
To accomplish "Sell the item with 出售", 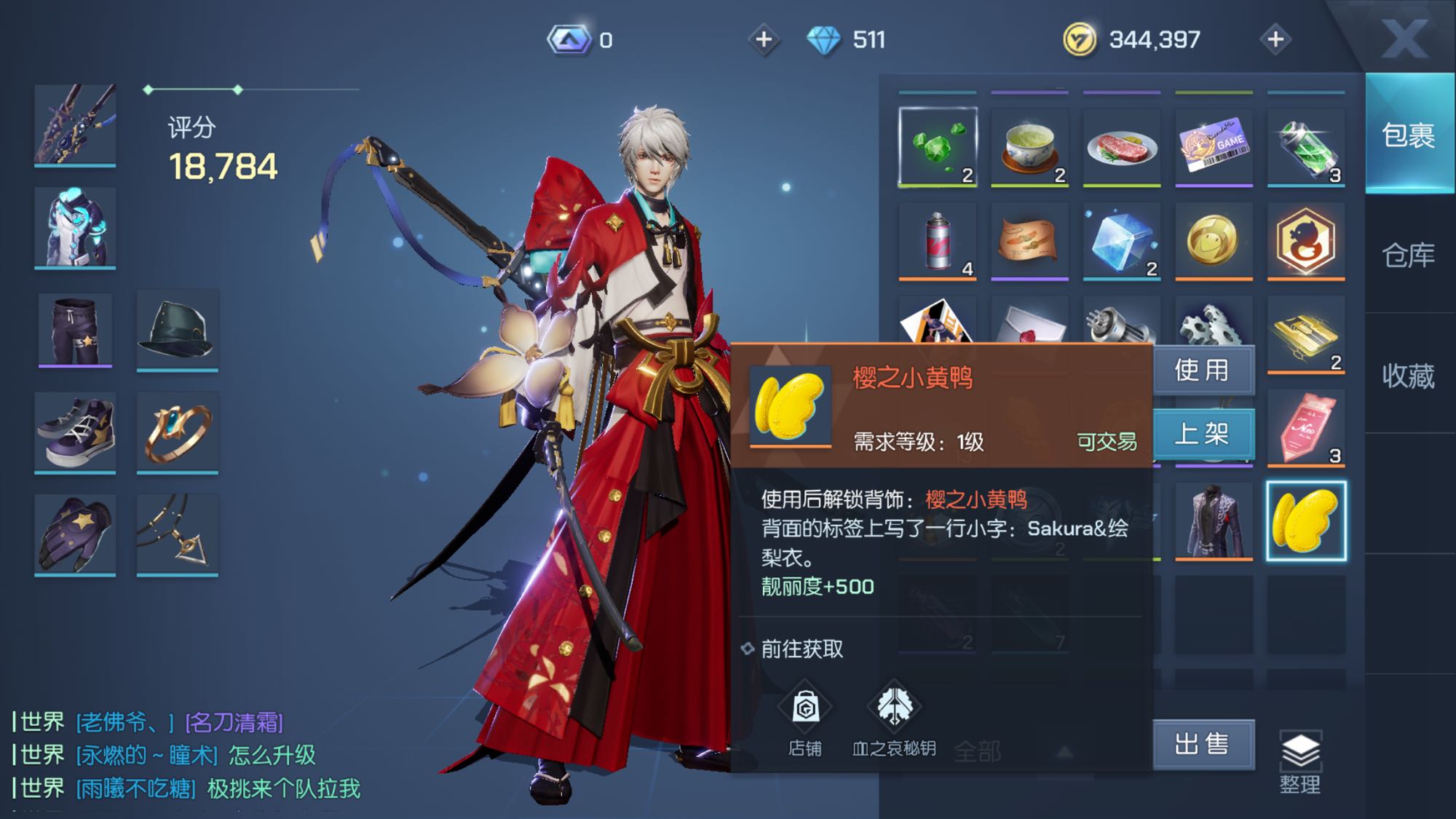I will pos(1203,744).
